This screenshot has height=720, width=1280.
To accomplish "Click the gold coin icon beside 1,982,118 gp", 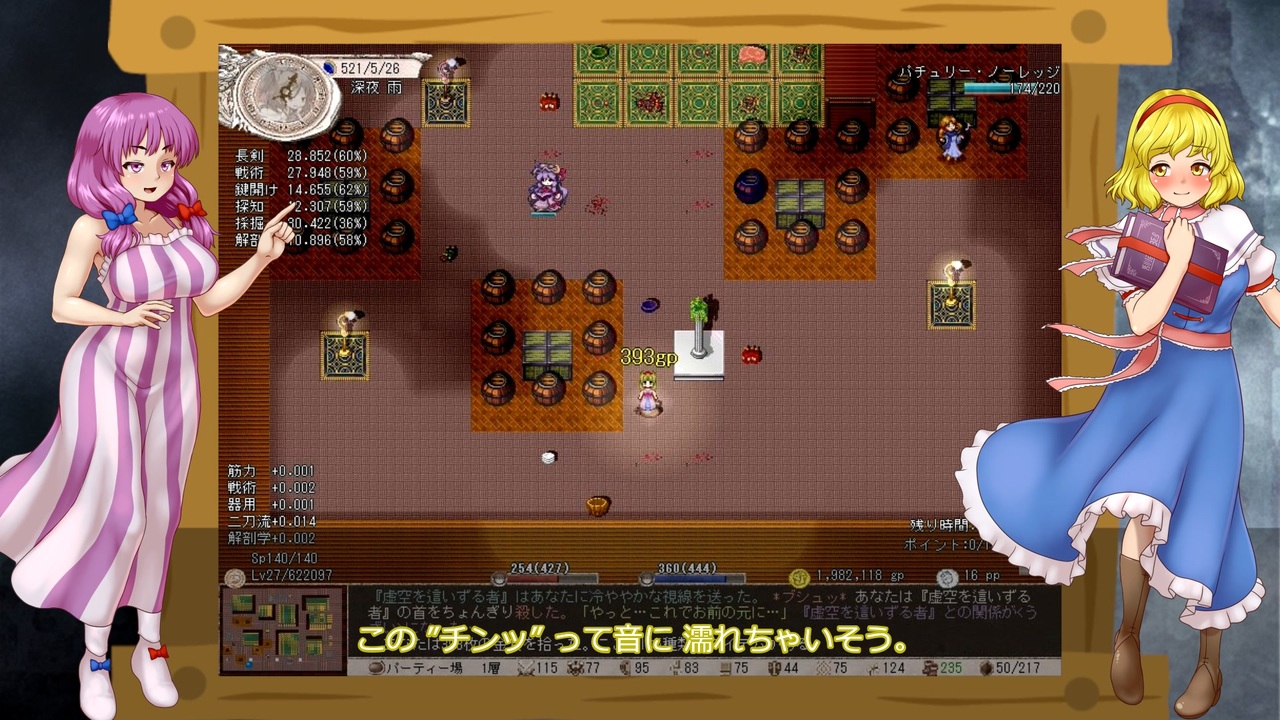I will coord(798,575).
